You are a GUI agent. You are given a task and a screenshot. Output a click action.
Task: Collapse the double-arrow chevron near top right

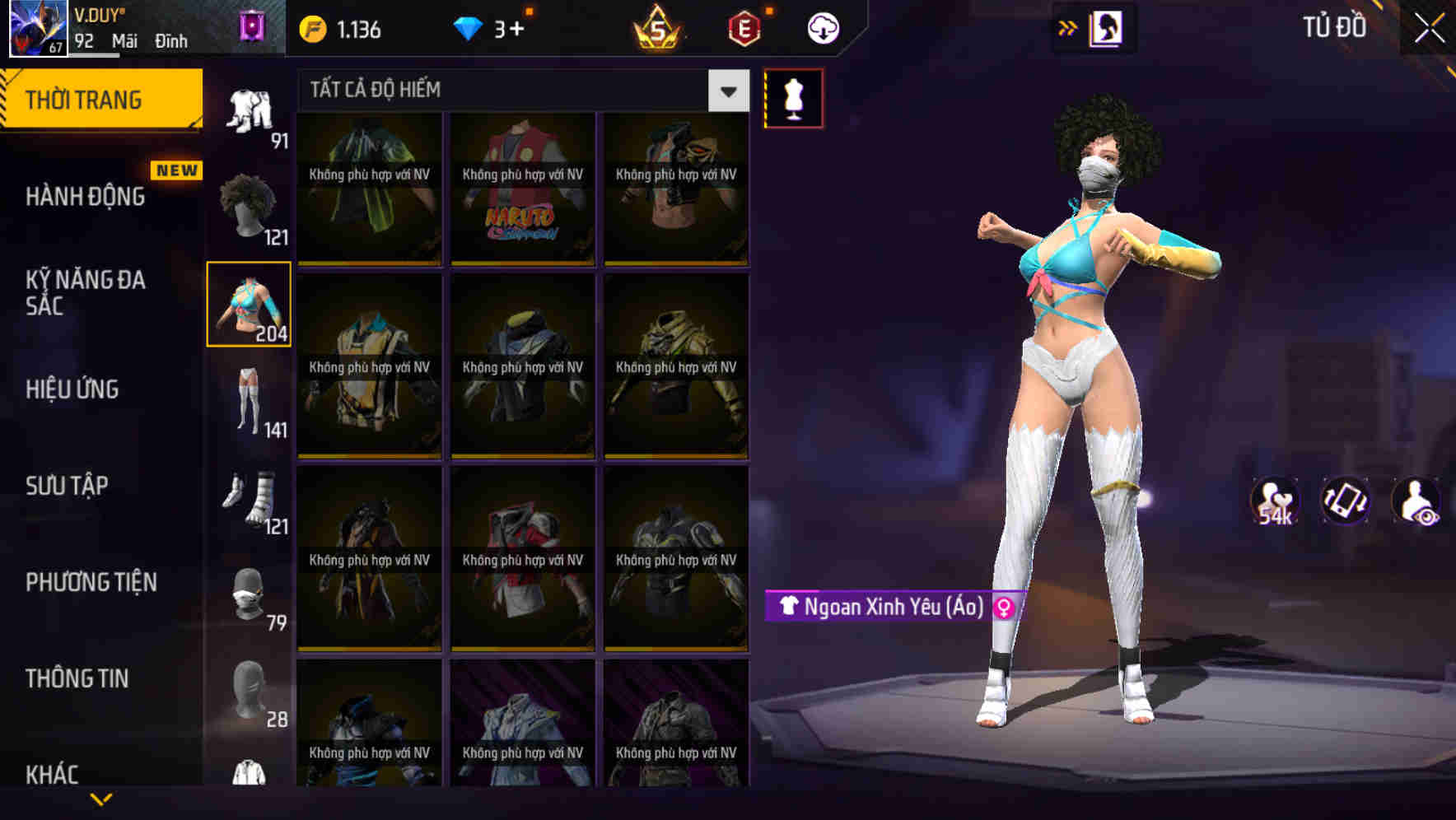(x=1067, y=27)
